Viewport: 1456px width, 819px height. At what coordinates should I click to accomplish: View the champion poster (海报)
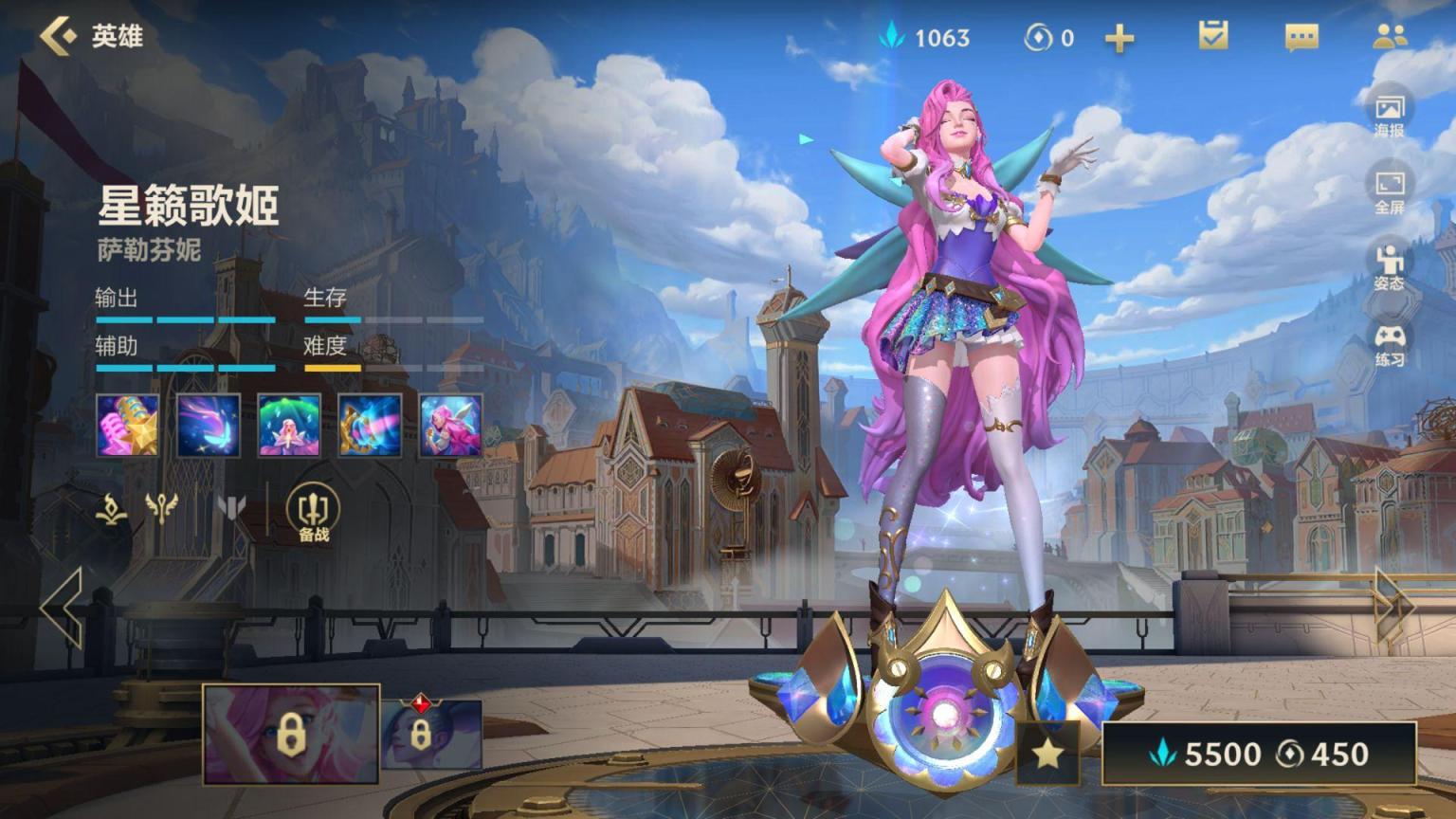click(1390, 114)
